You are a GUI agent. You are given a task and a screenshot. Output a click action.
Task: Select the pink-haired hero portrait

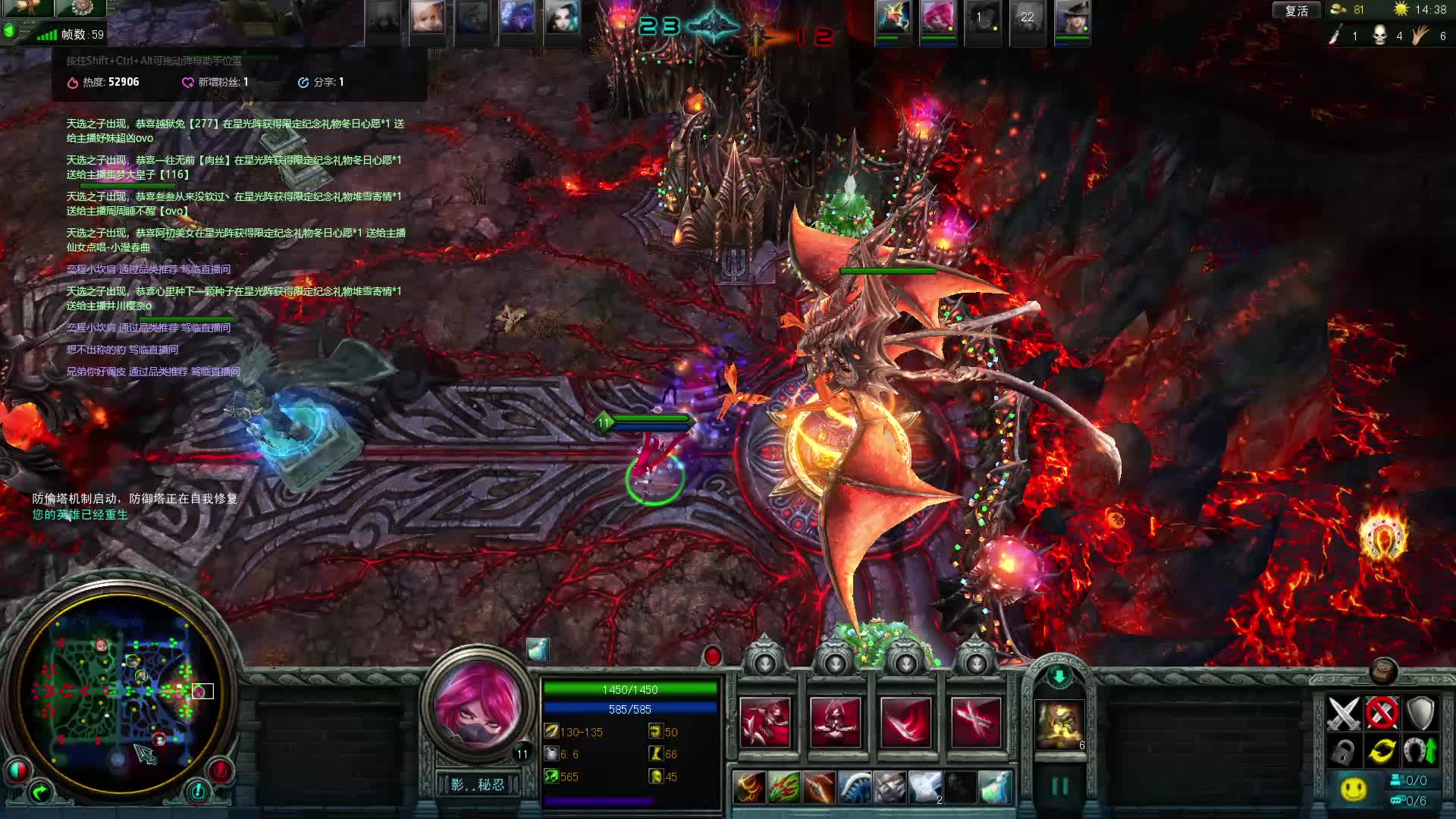tap(478, 704)
